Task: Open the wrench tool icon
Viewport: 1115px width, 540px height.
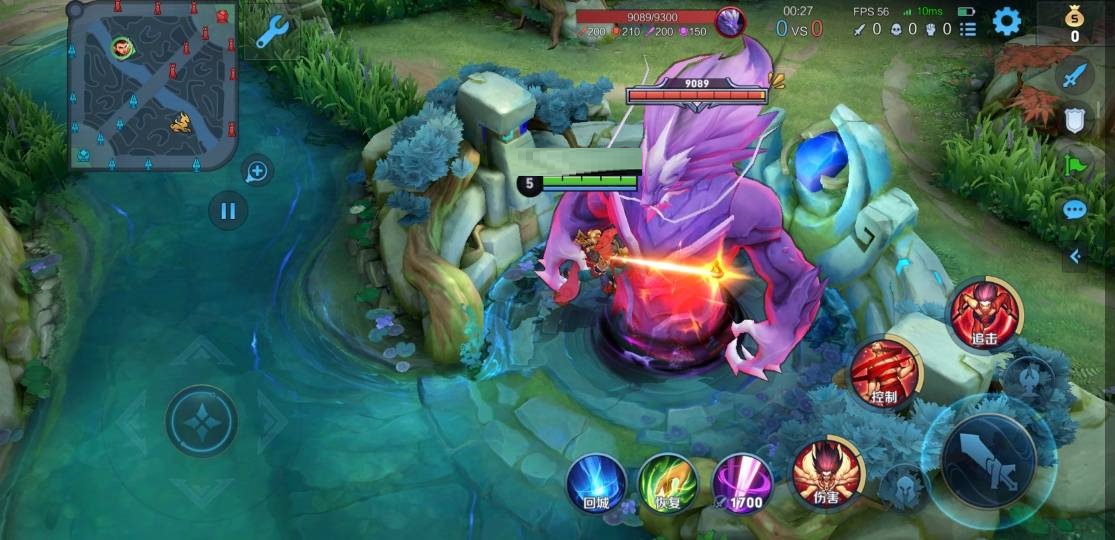Action: [x=271, y=33]
